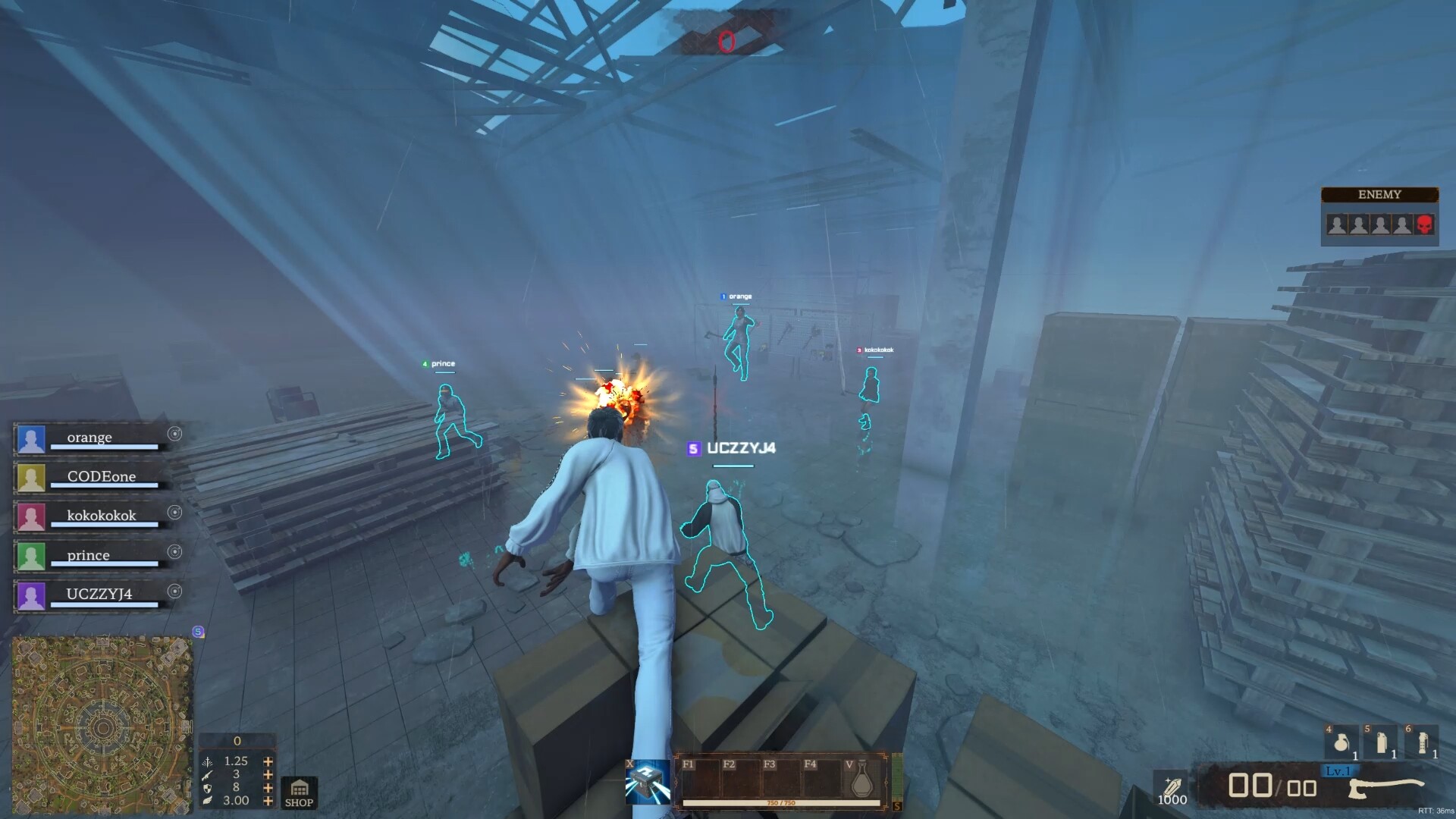
Task: Toggle the ping icon beside prince
Action: point(175,553)
